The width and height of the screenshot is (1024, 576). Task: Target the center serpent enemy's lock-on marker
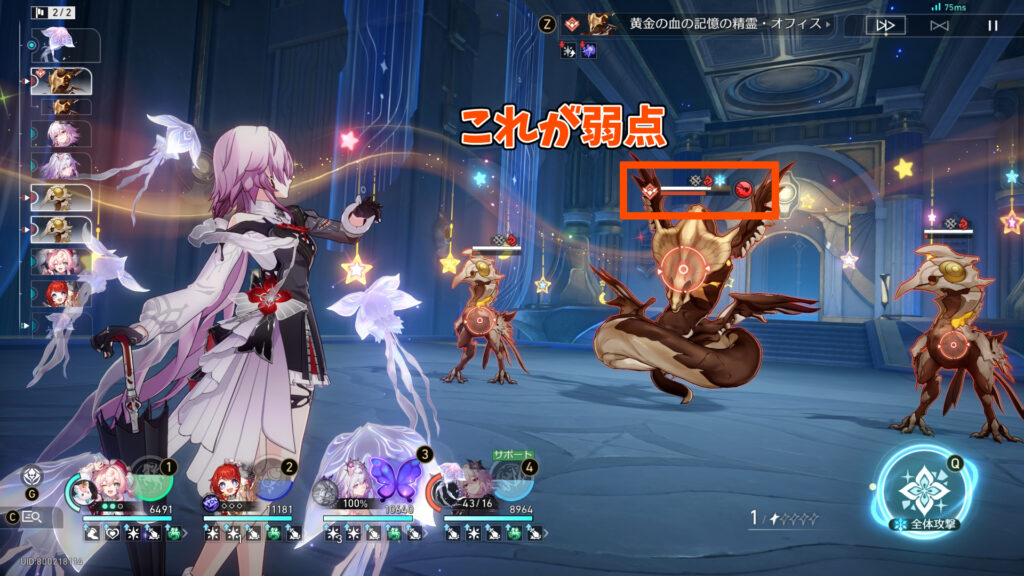(683, 268)
